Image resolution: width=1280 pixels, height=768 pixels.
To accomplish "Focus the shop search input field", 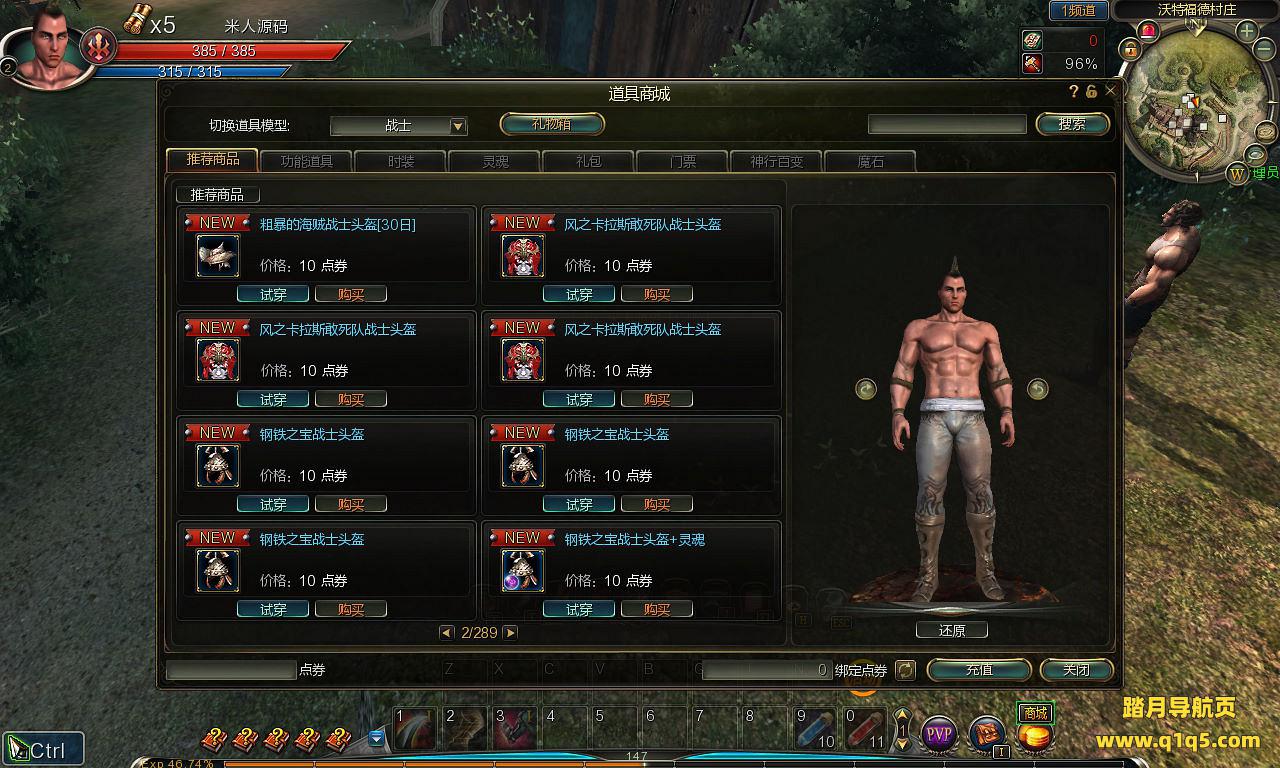I will pos(946,124).
